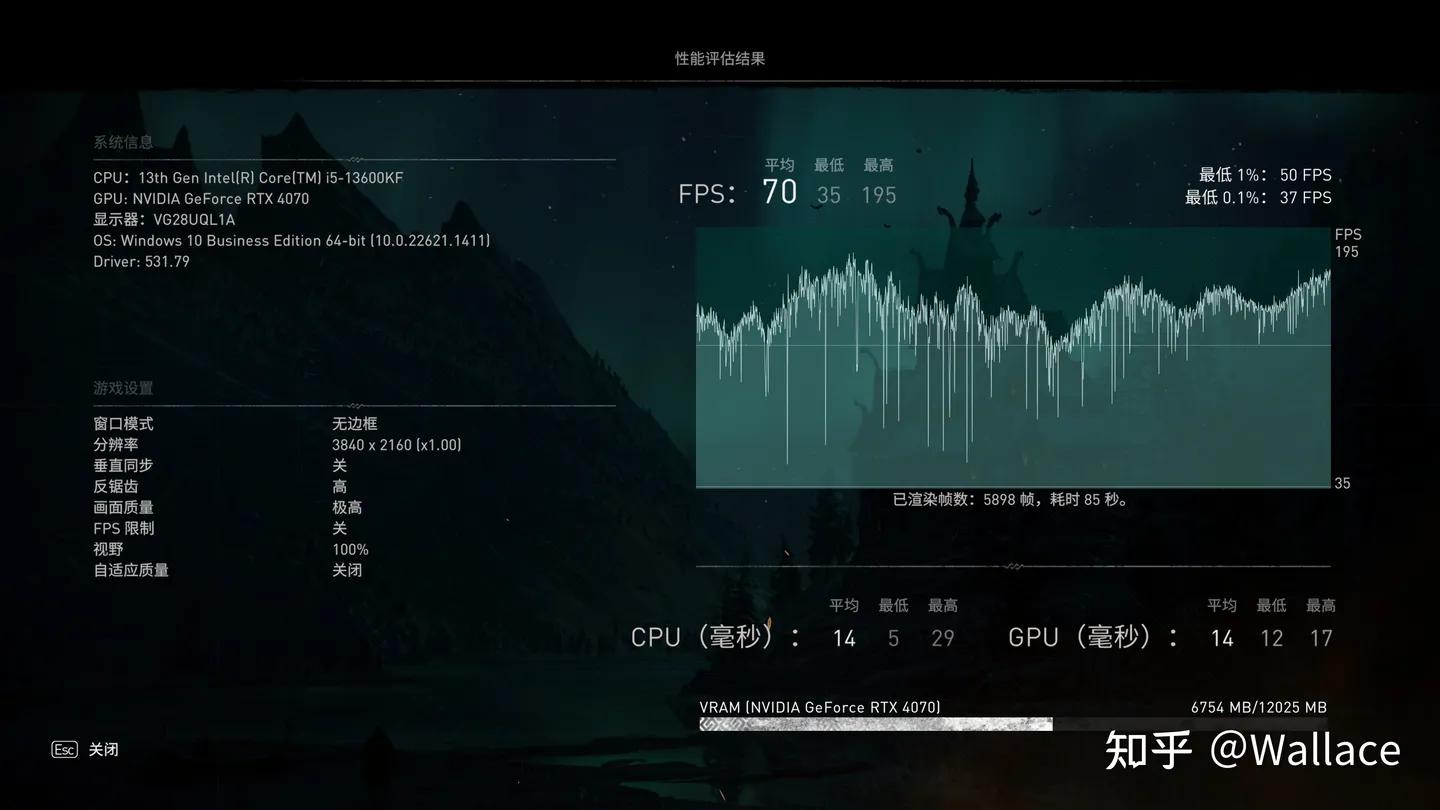Toggle the 垂直同步 (VSync) setting
Image resolution: width=1440 pixels, height=810 pixels.
tap(339, 465)
